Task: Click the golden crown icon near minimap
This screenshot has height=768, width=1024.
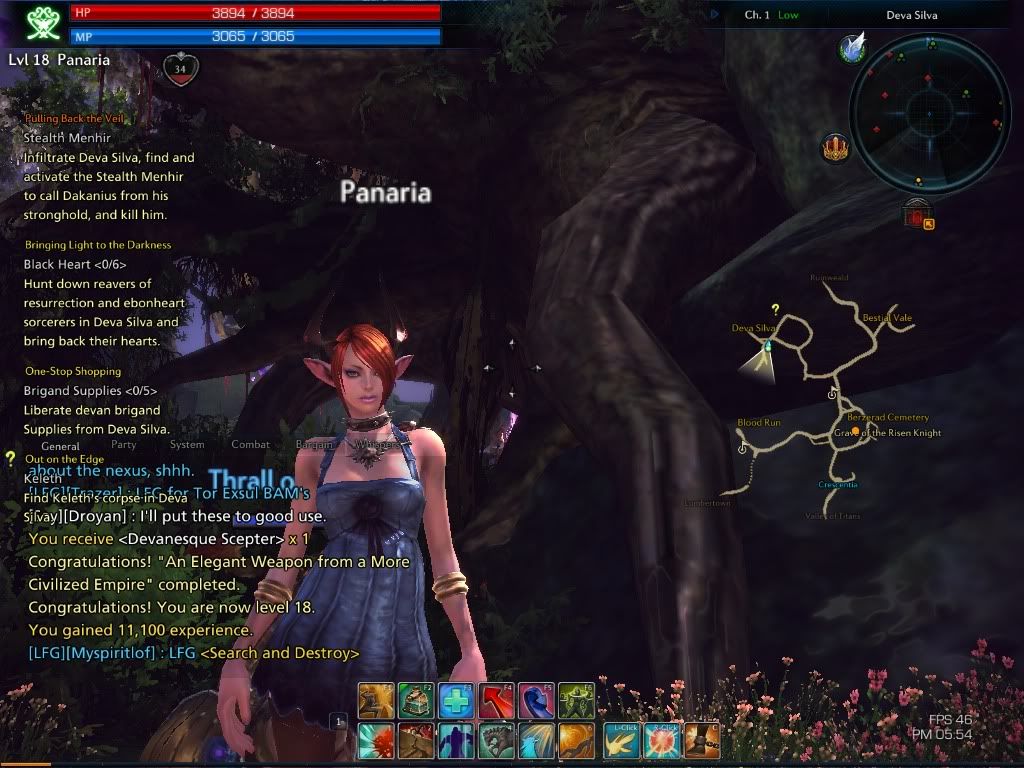Action: 834,149
